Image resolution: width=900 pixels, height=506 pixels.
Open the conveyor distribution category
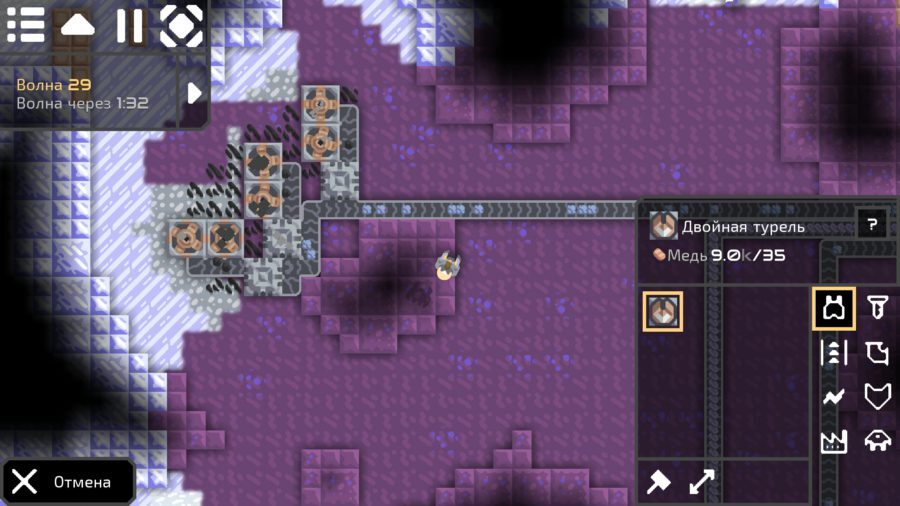tap(833, 353)
